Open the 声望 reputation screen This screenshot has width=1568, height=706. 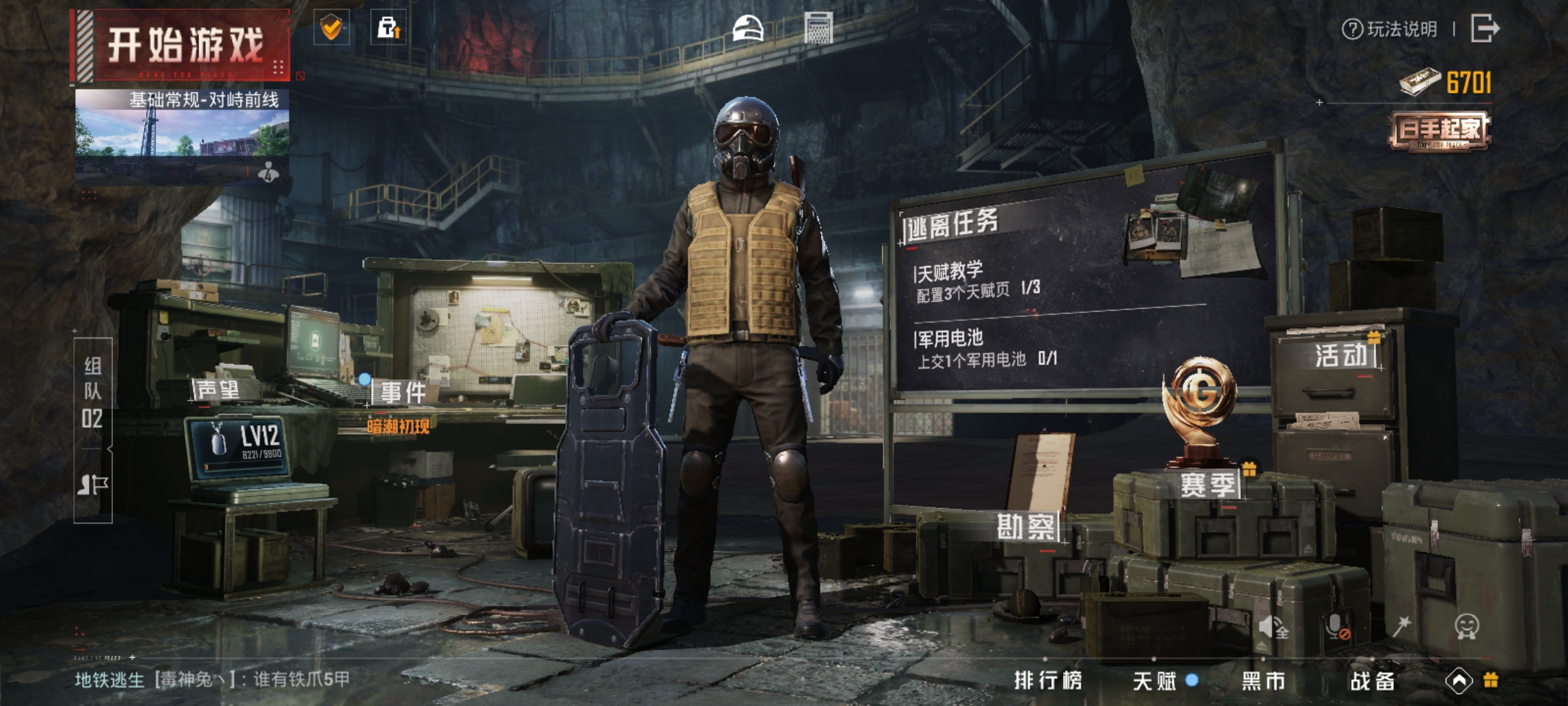point(218,390)
